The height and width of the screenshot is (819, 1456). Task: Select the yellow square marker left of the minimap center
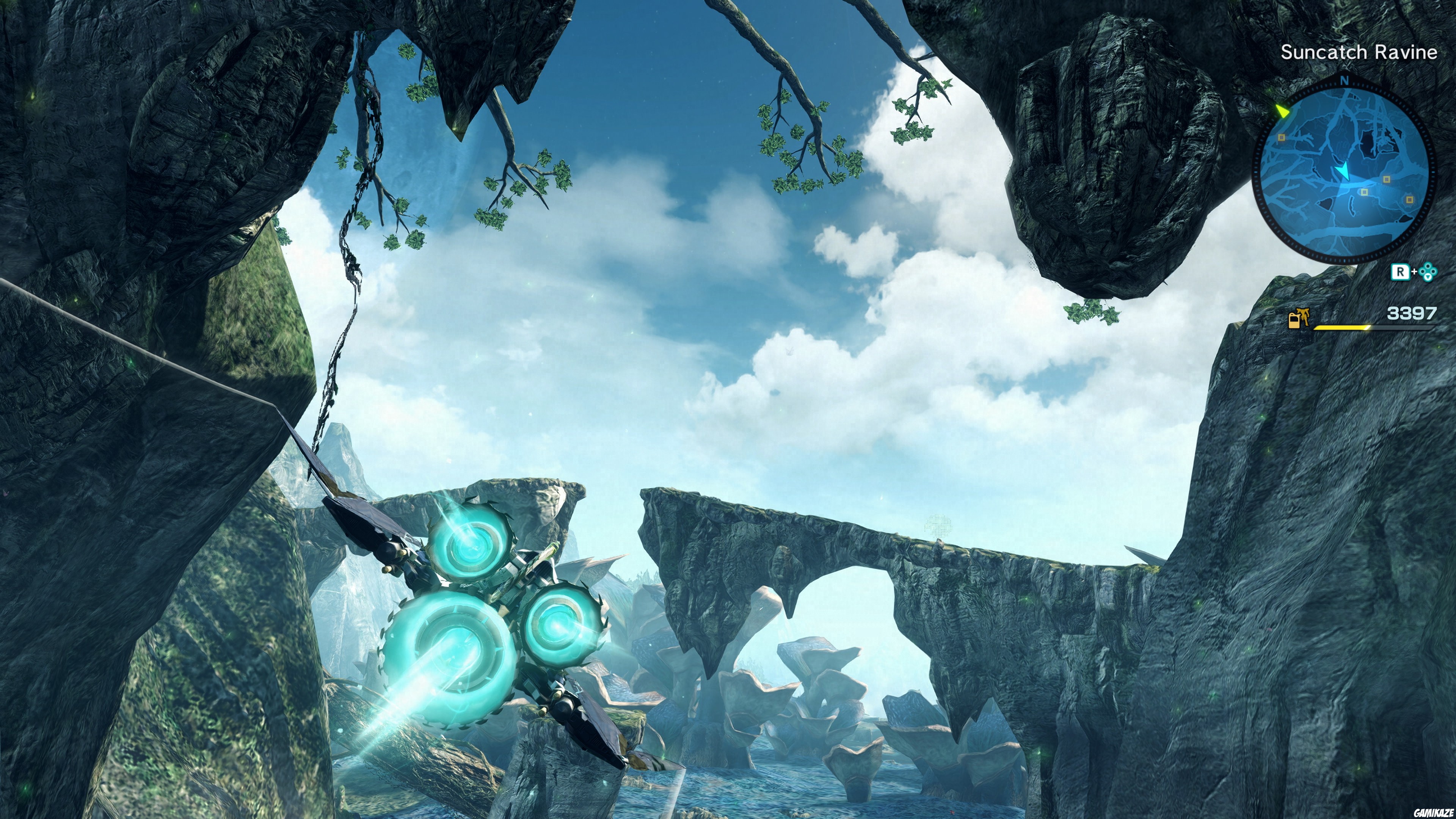pos(1281,138)
